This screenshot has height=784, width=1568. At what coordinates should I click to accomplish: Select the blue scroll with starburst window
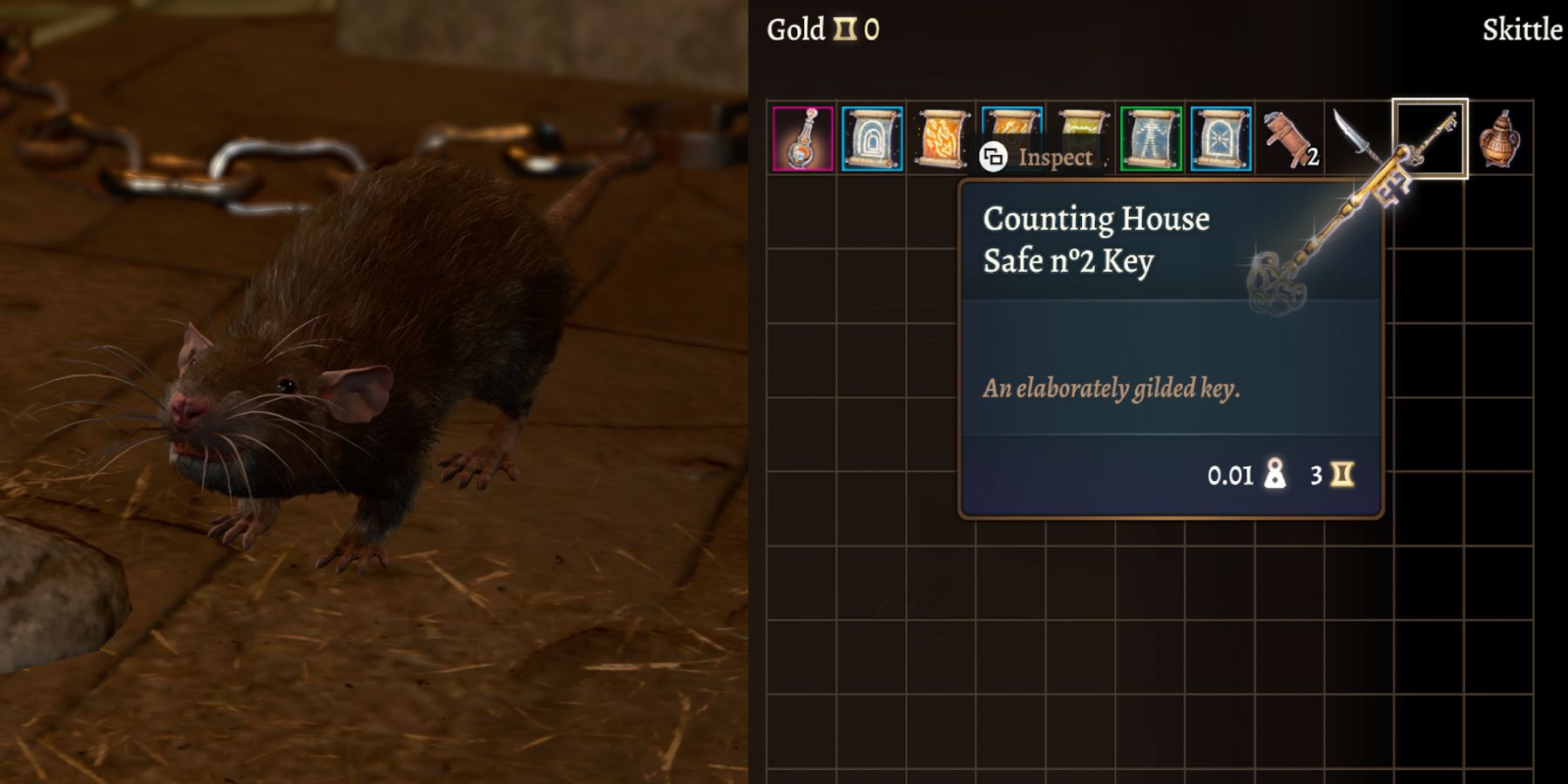pos(1220,139)
